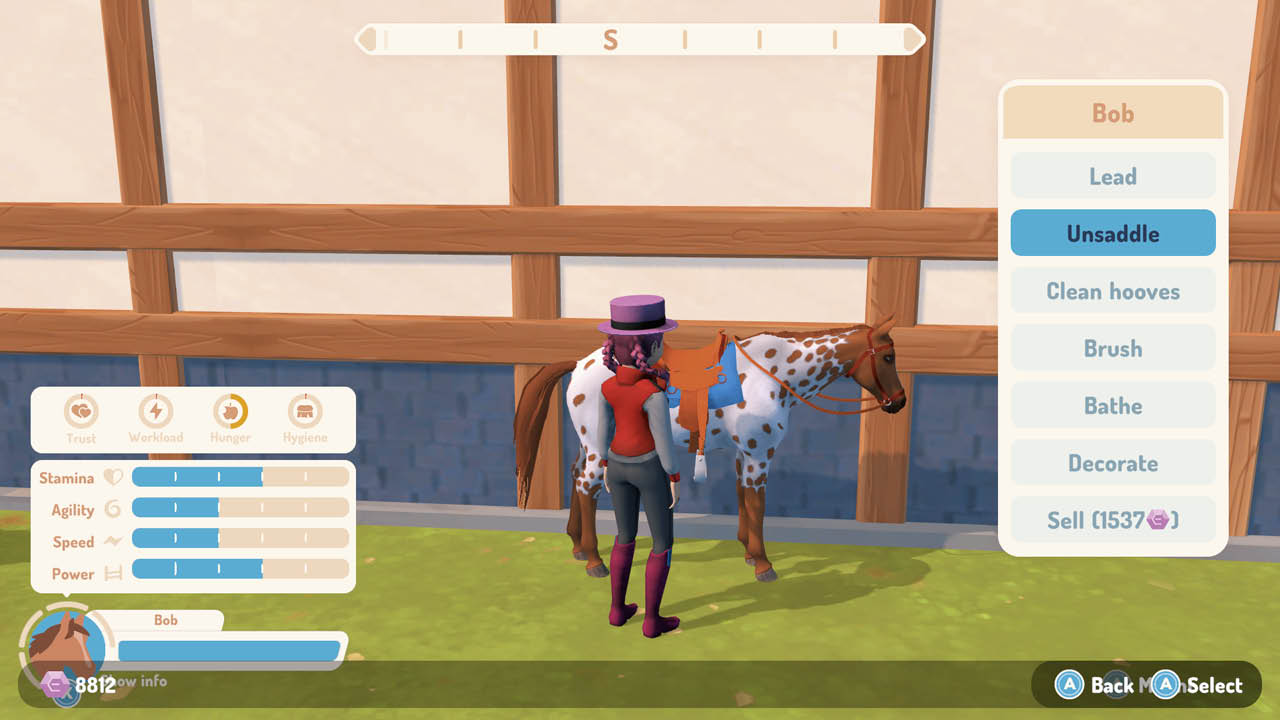Screen dimensions: 1280x720
Task: Choose Clean hooves from the action menu
Action: (x=1113, y=290)
